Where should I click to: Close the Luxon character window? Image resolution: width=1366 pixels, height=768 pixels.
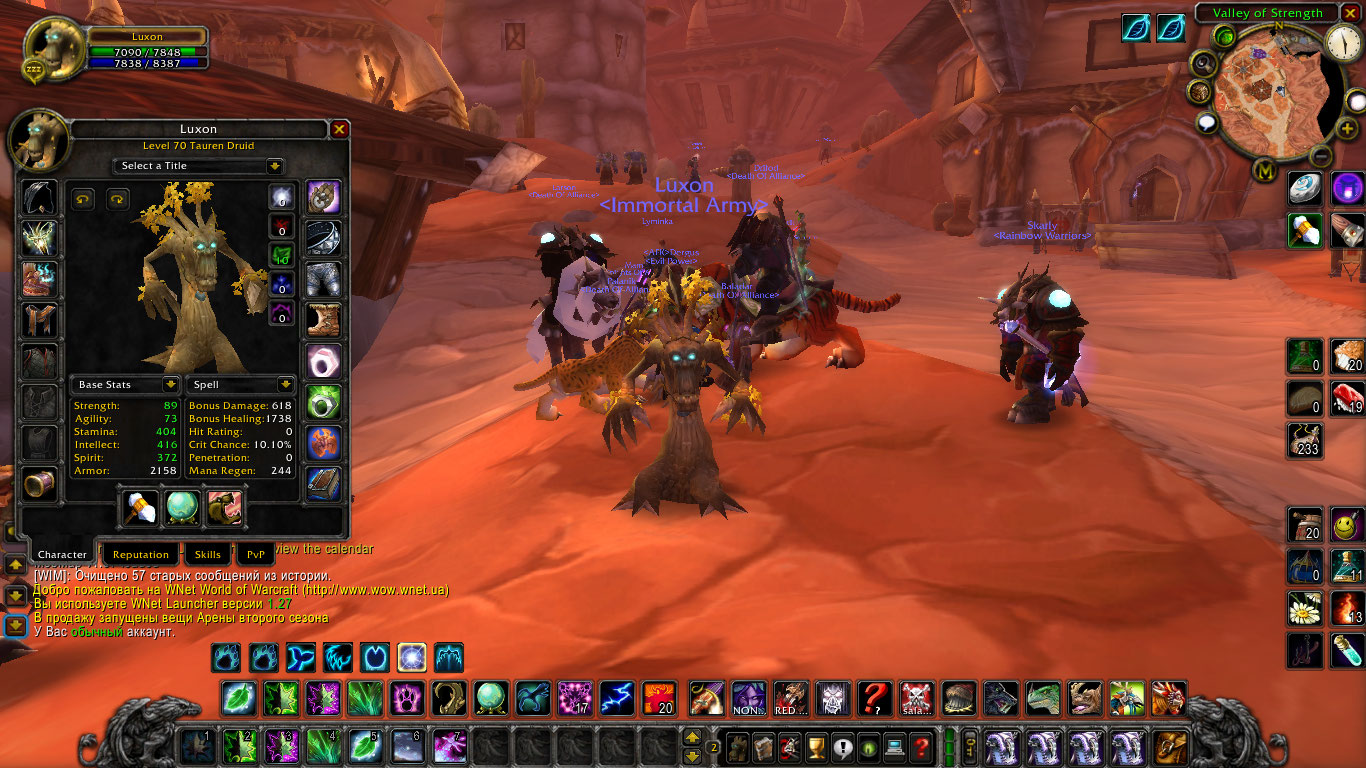pyautogui.click(x=339, y=129)
